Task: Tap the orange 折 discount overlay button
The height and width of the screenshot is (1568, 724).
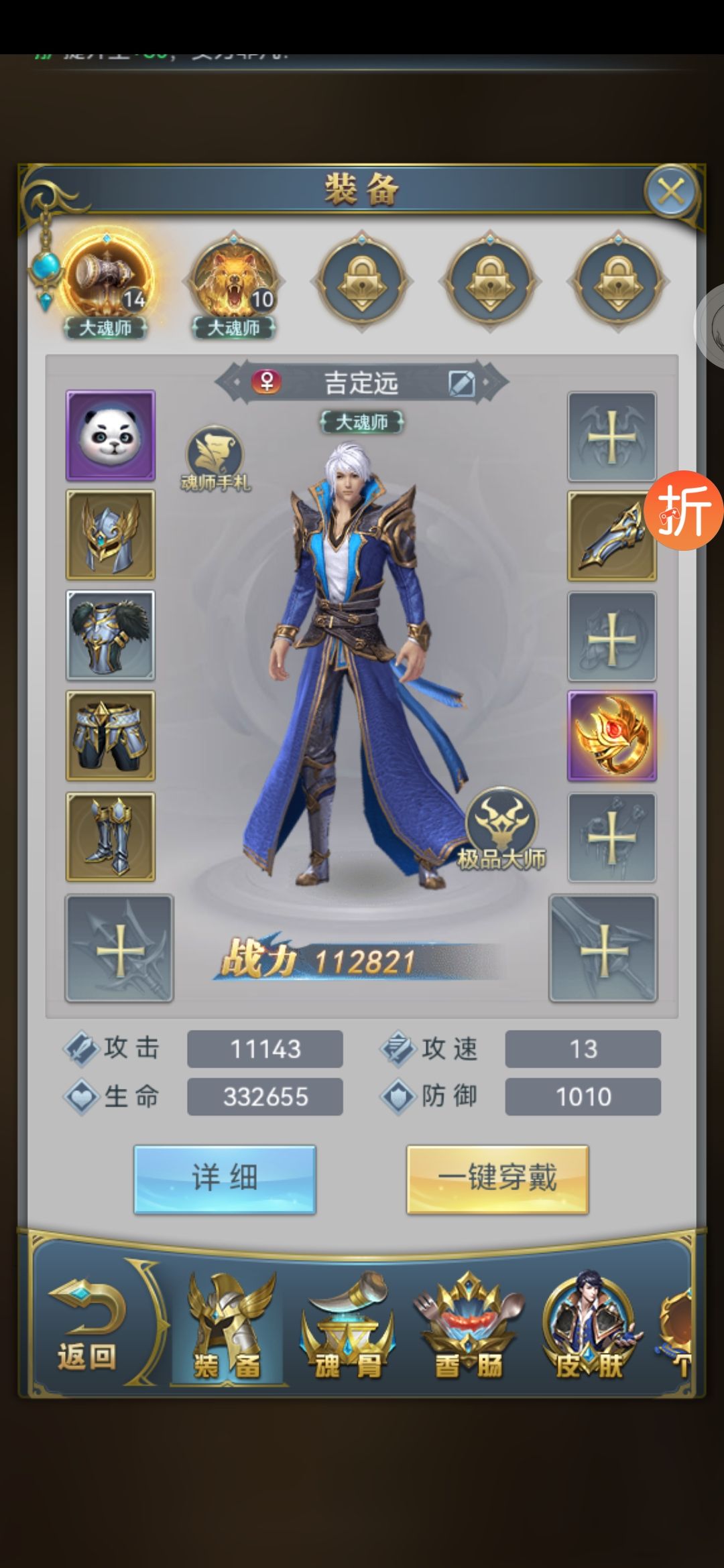Action: [x=684, y=511]
